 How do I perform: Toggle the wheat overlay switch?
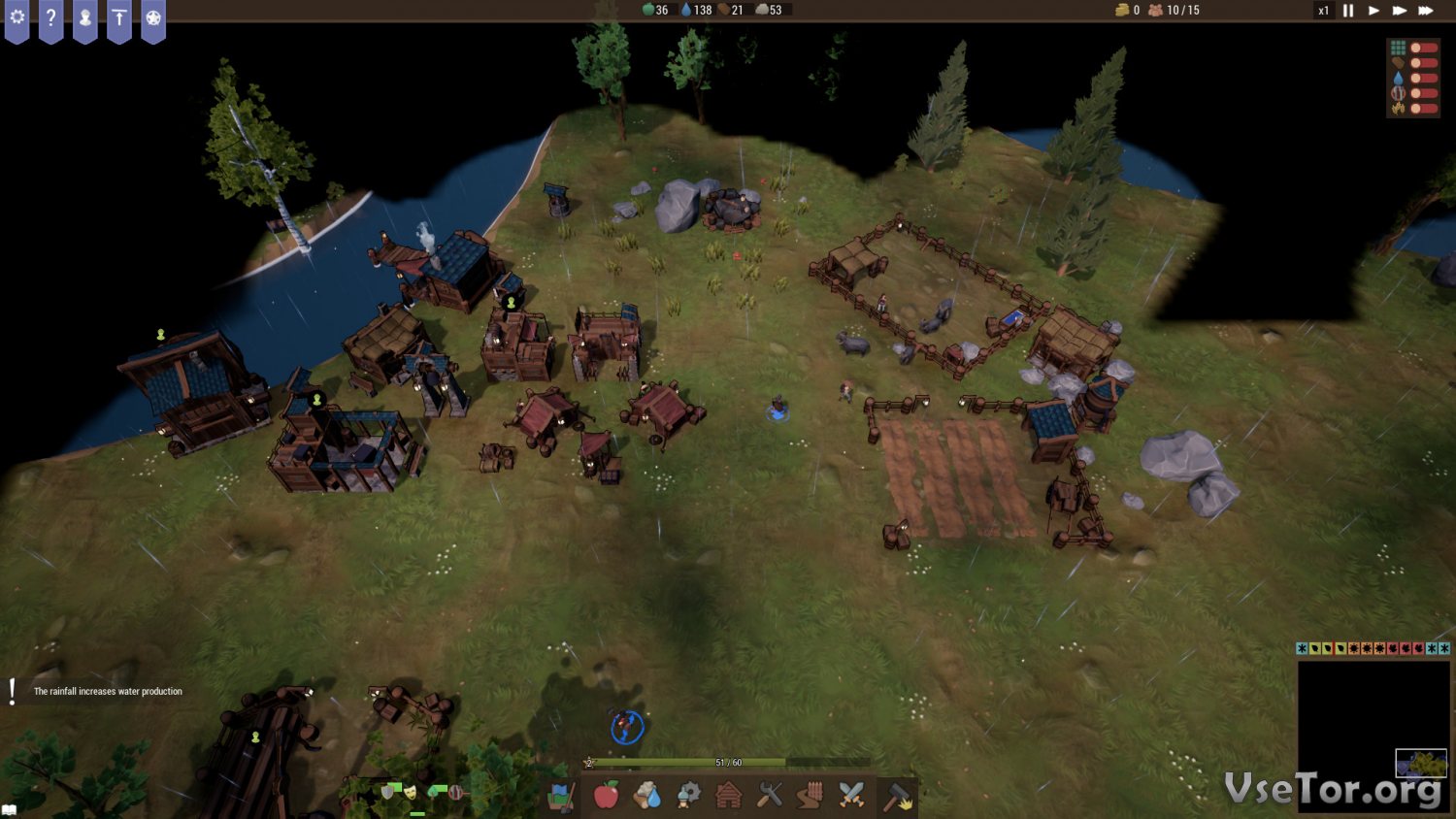[x=1423, y=109]
